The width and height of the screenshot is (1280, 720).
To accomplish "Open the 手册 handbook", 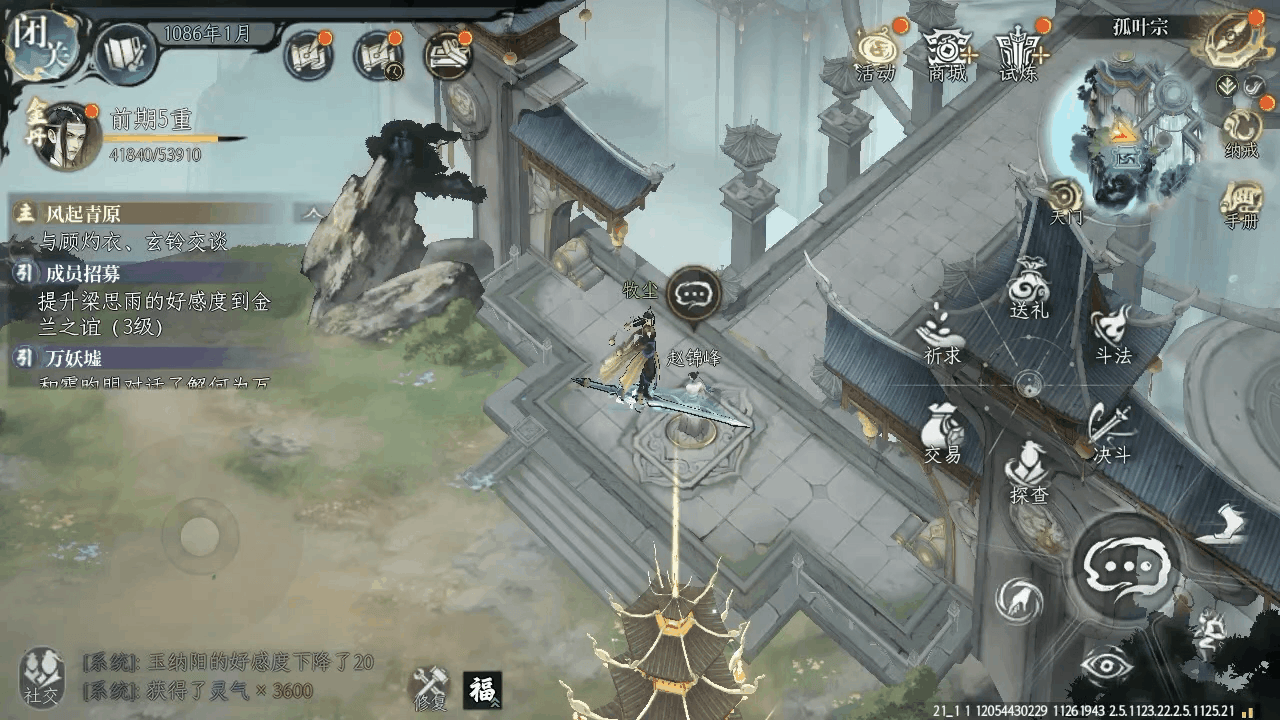I will [1241, 204].
